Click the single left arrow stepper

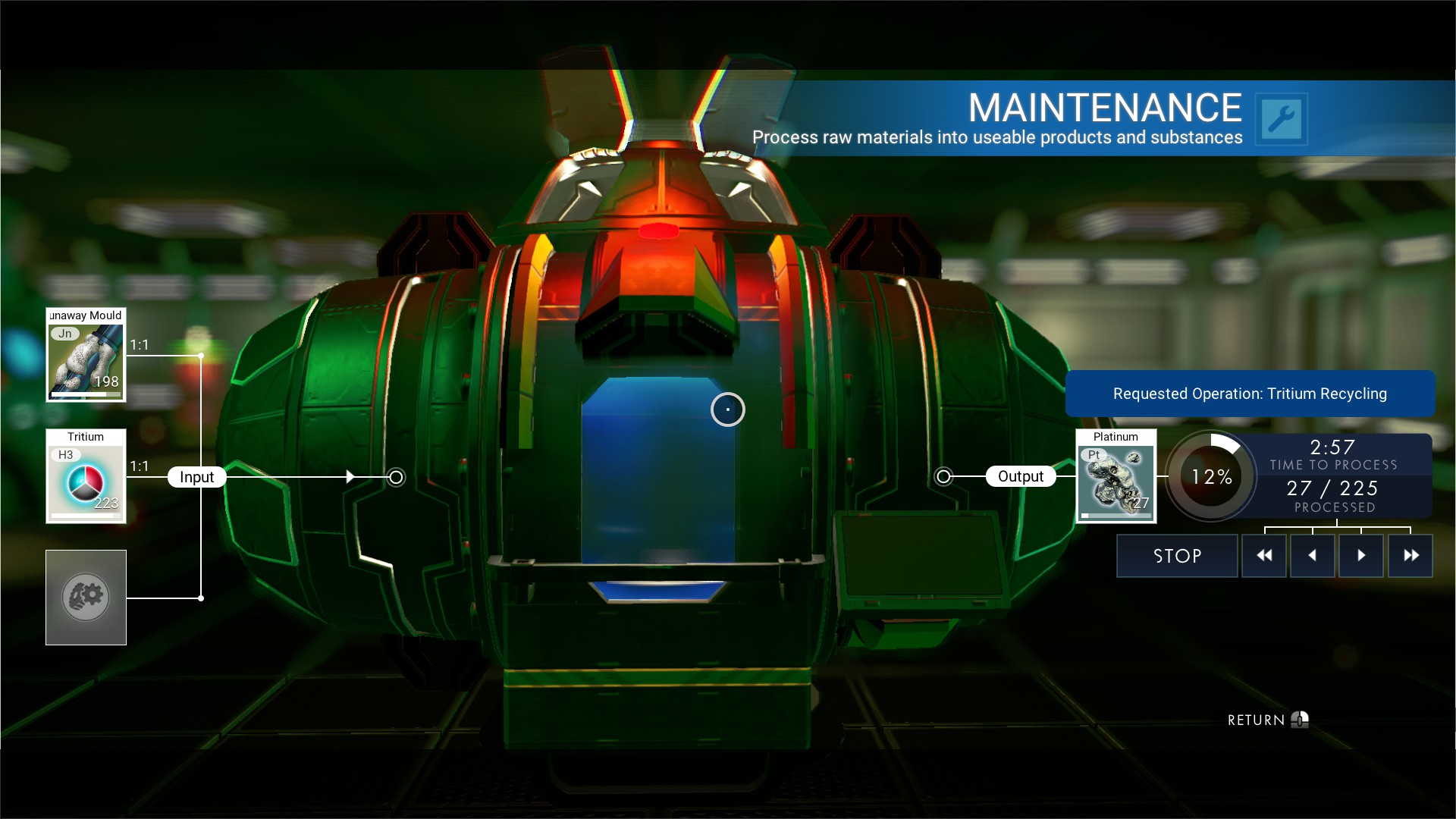[1313, 555]
